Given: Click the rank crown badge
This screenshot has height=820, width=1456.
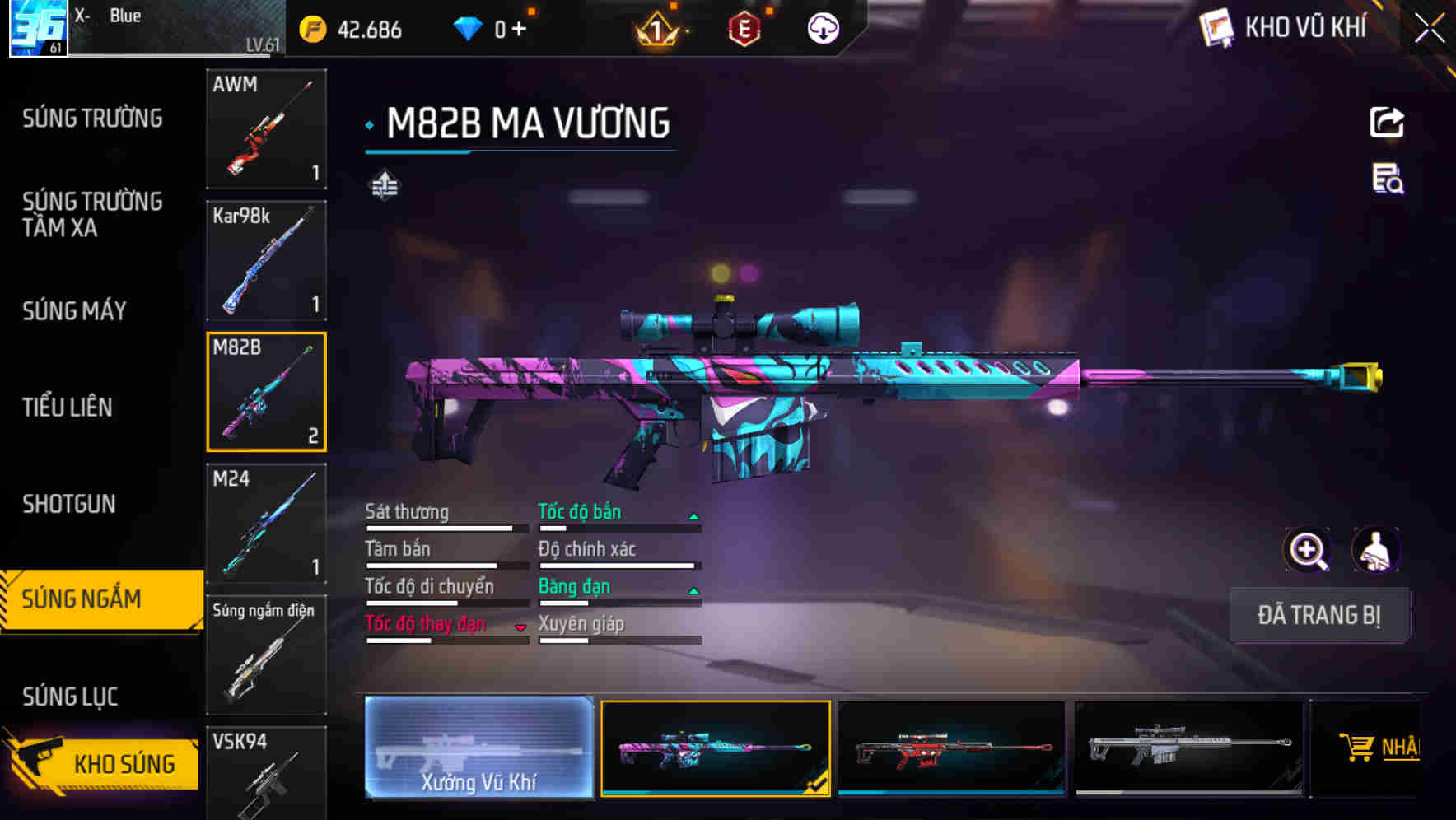Looking at the screenshot, I should coord(655,27).
